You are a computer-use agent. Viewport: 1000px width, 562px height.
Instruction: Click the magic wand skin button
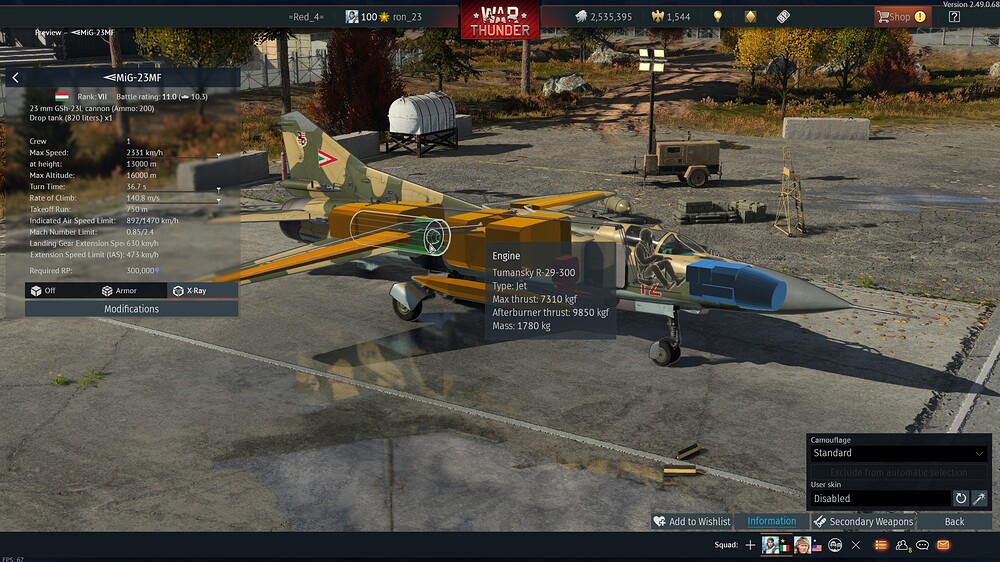pos(980,498)
